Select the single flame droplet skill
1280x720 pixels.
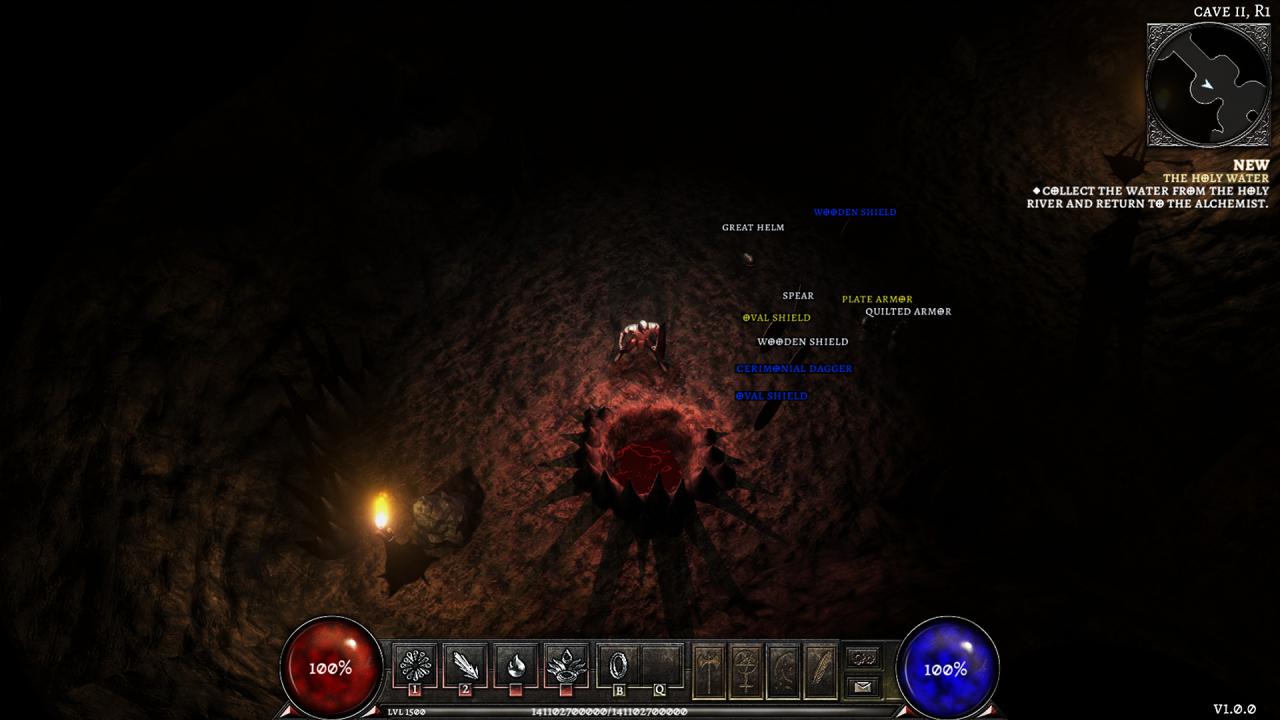point(516,664)
